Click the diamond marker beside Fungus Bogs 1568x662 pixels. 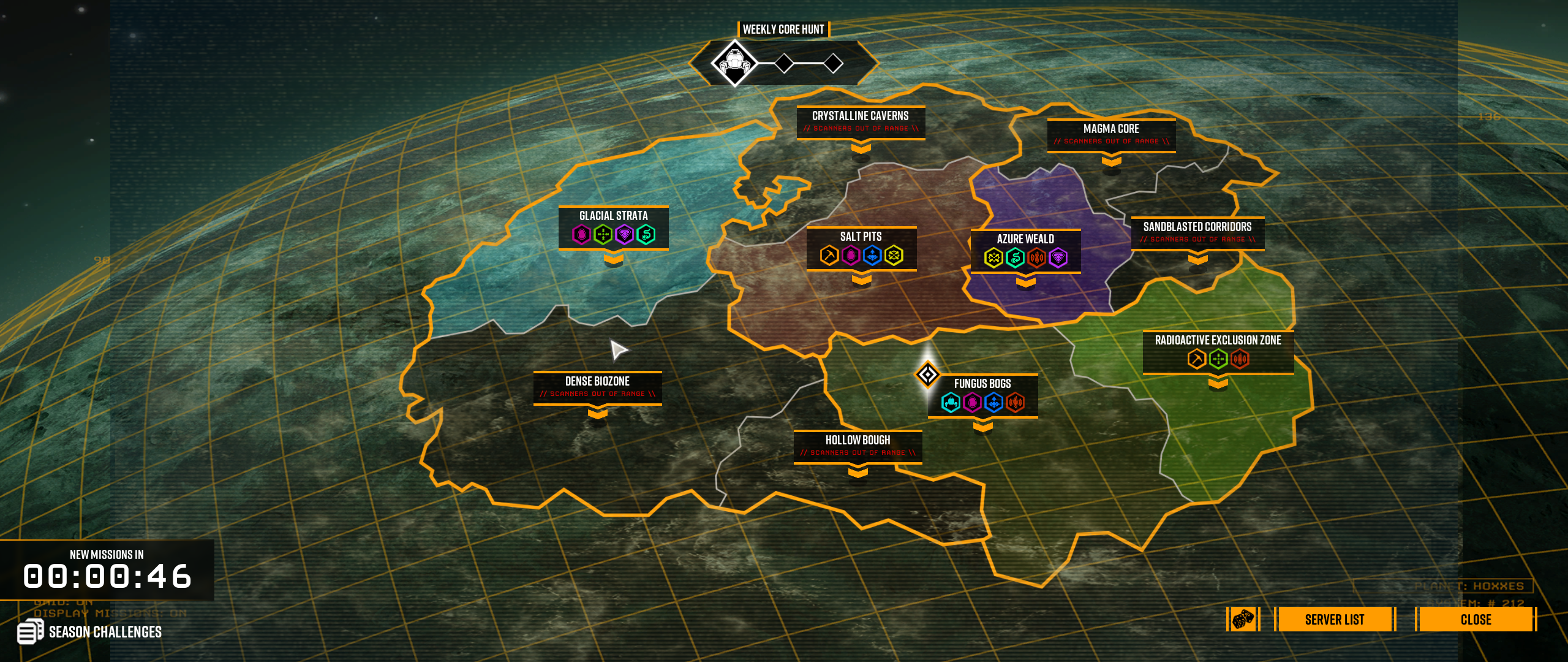(927, 374)
